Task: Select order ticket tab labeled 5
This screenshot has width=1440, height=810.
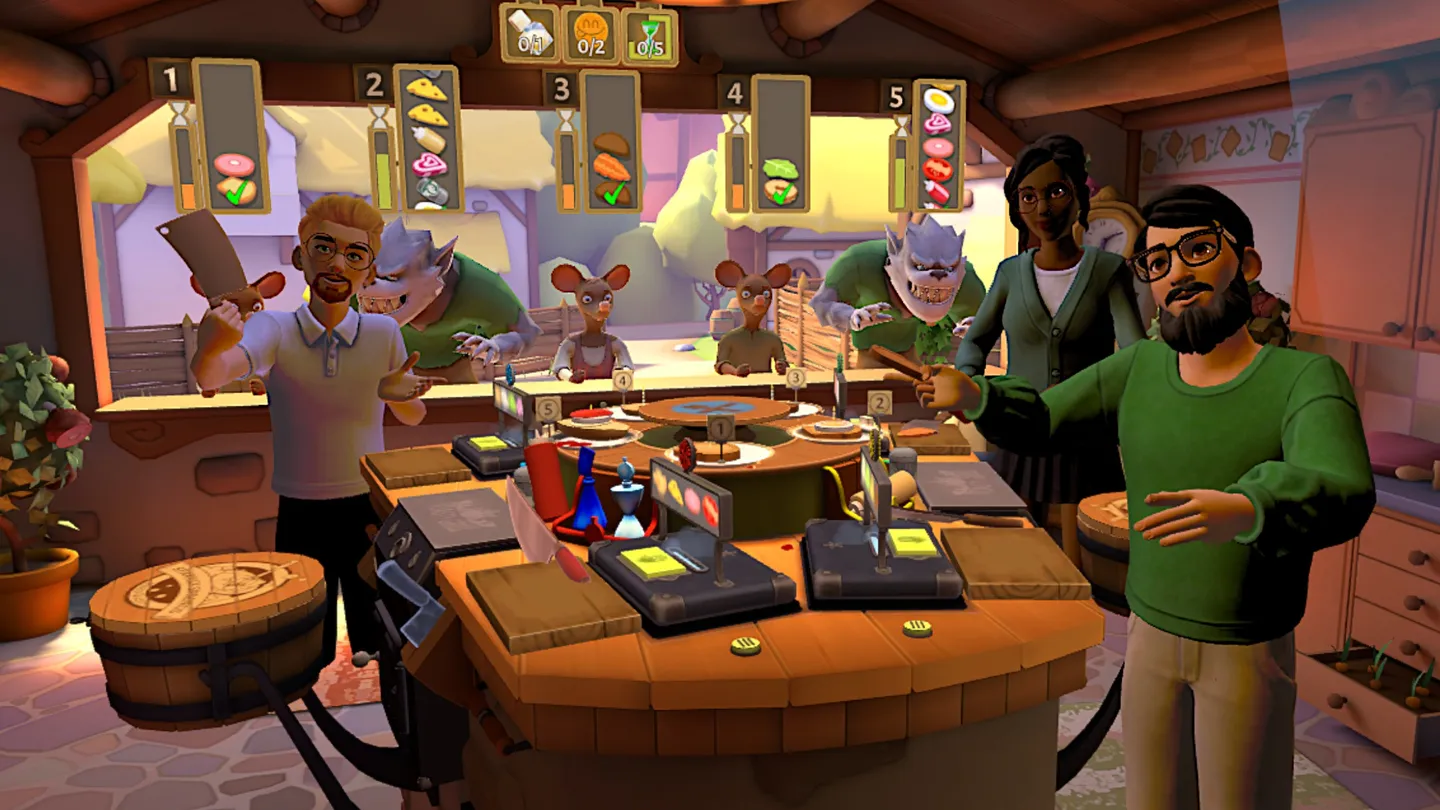Action: (x=895, y=98)
